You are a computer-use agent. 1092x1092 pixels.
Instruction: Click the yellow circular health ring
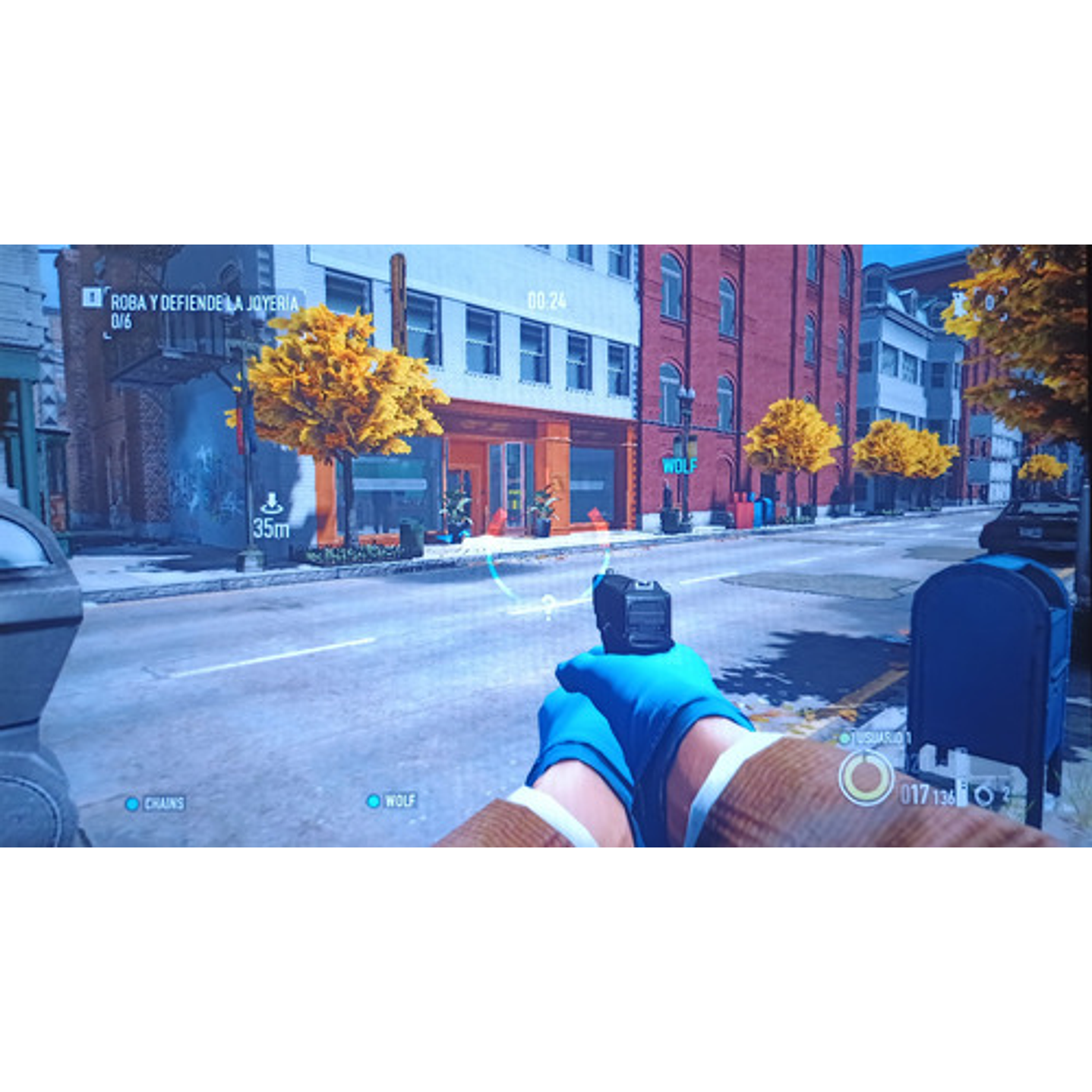tap(866, 777)
